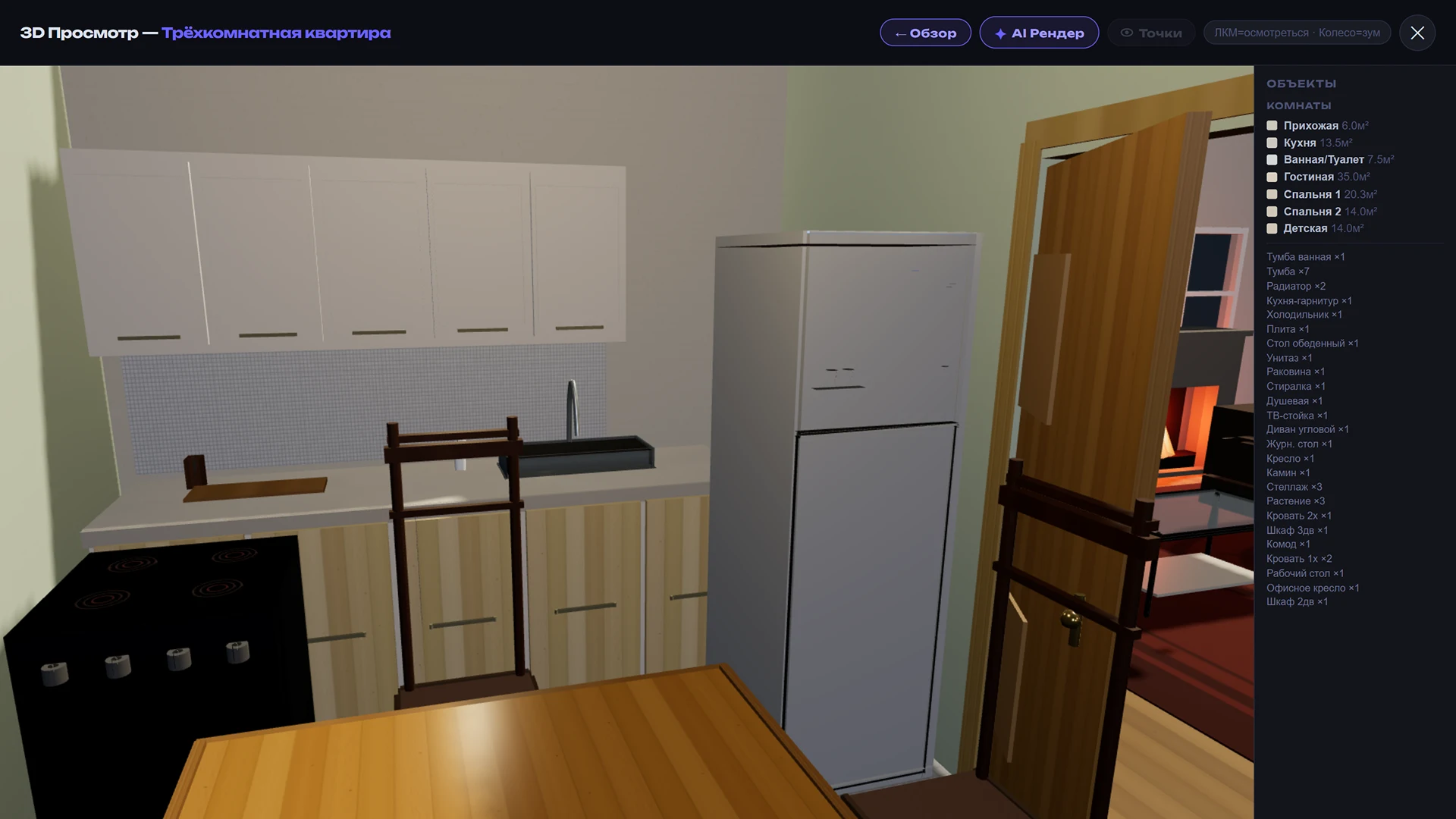Screen dimensions: 1456x819
Task: Click the КОМНАТЫ section header
Action: 1298,105
